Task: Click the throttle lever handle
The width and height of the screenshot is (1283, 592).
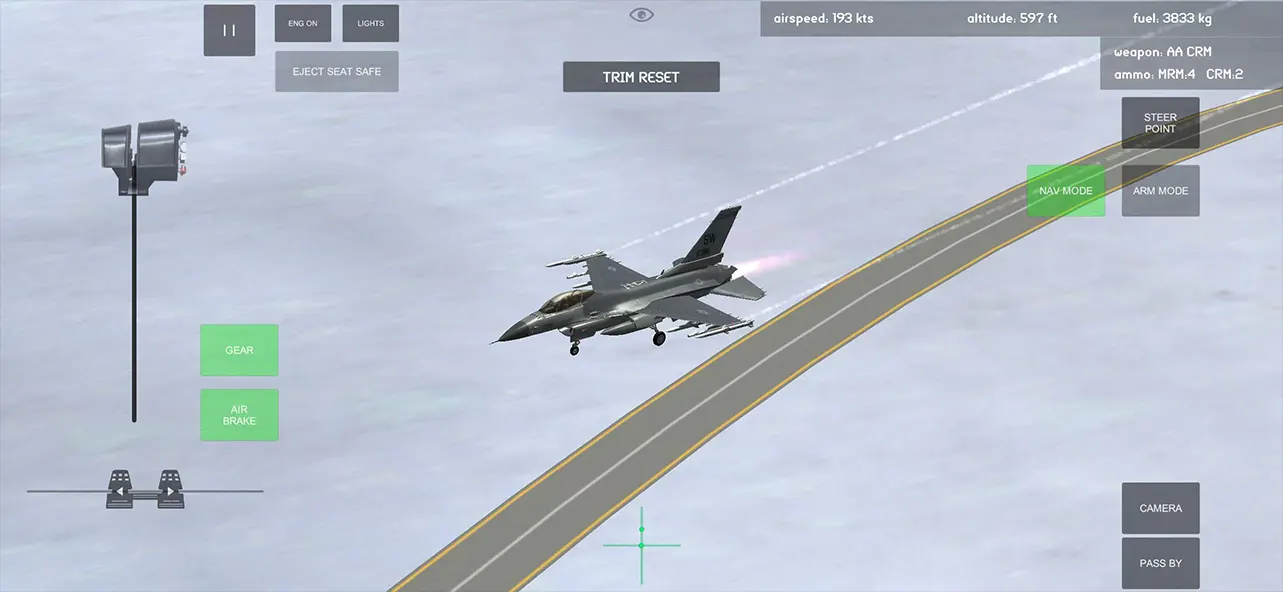Action: coord(145,152)
